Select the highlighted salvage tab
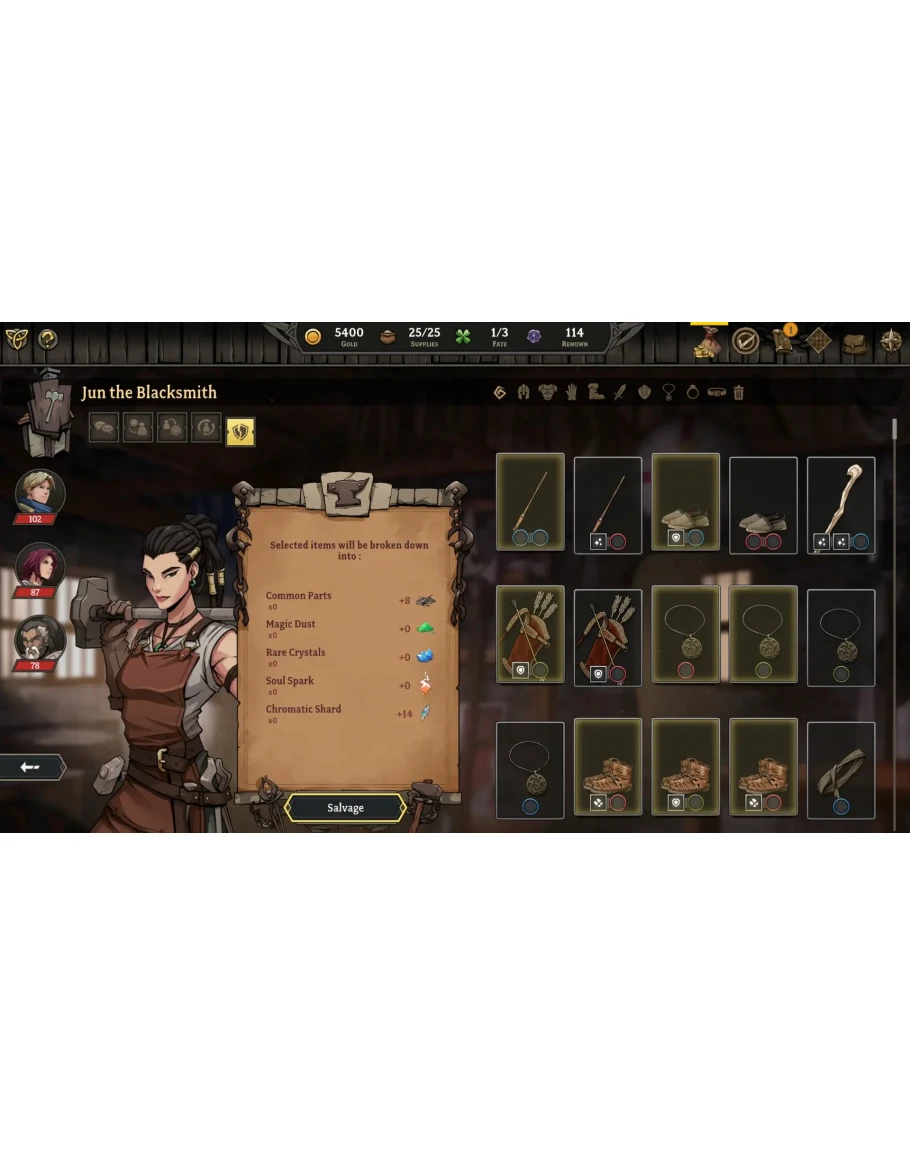 (240, 431)
